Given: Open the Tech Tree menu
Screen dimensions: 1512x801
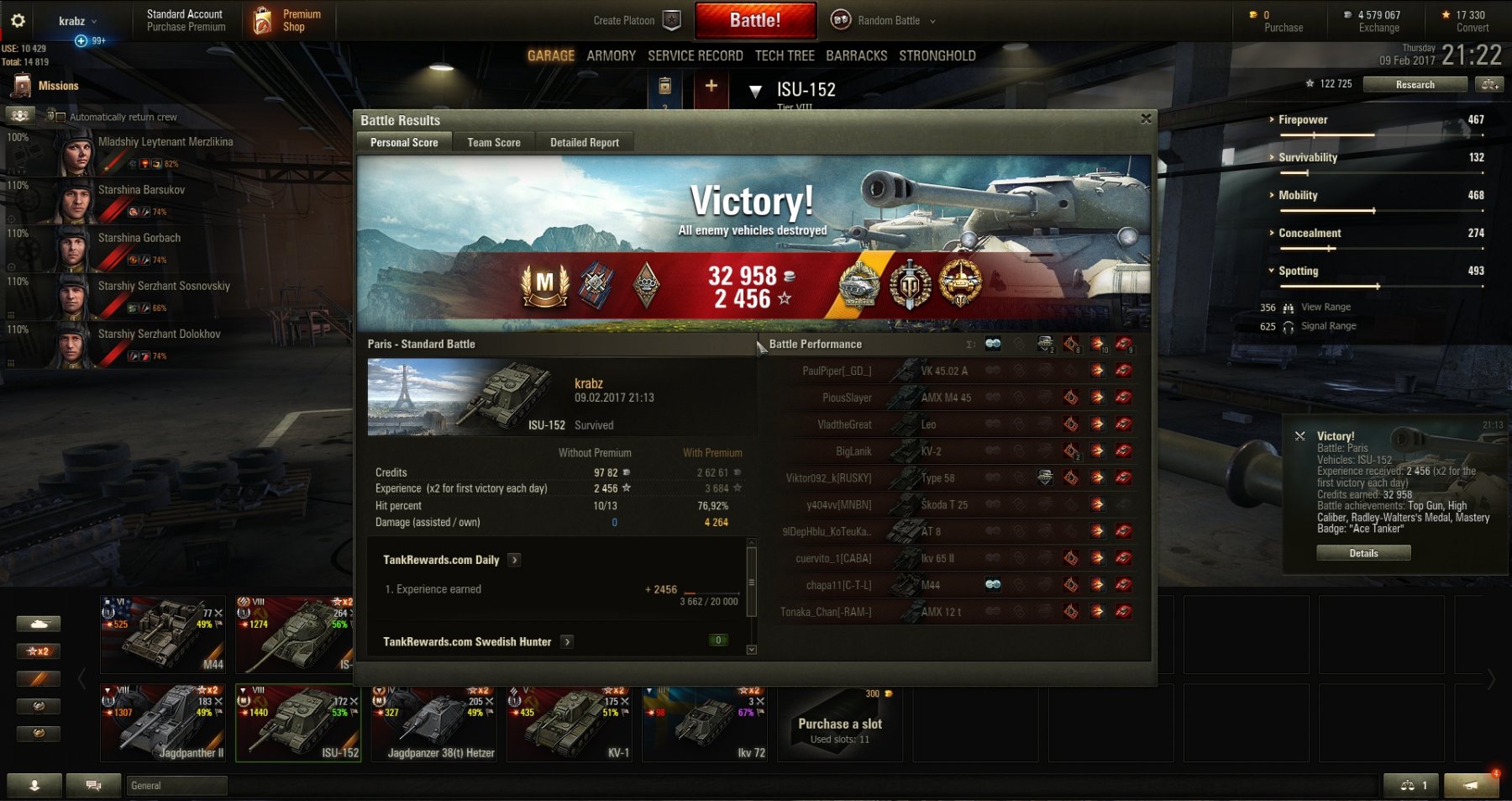Looking at the screenshot, I should (784, 55).
